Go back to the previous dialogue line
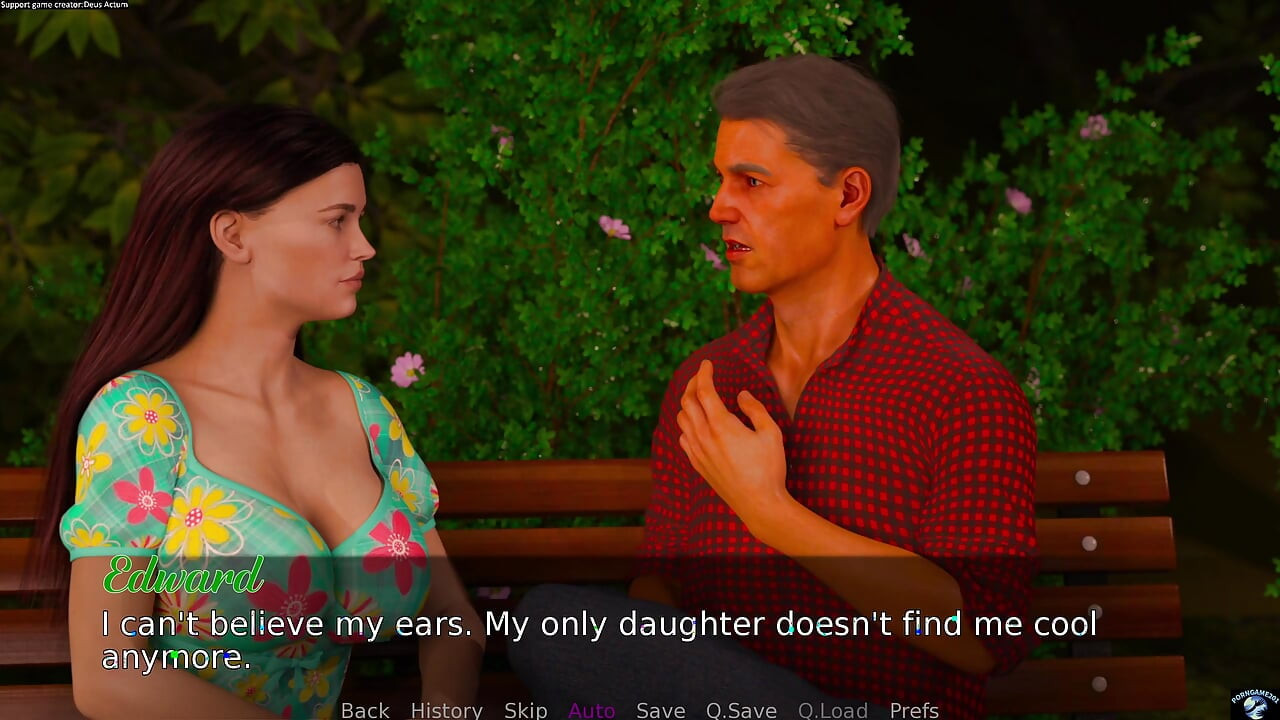Viewport: 1280px width, 720px height. click(365, 710)
